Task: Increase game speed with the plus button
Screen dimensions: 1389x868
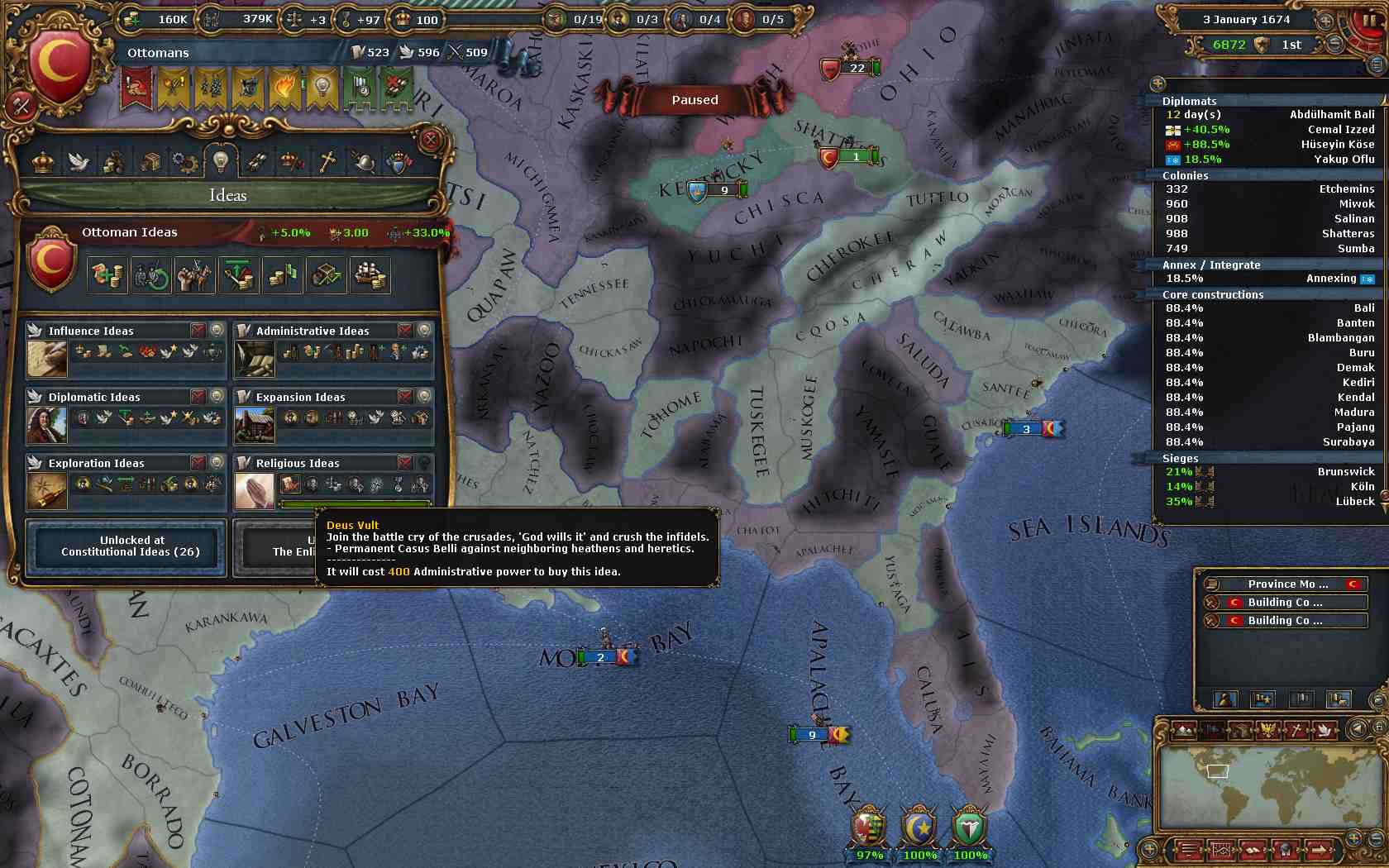Action: pyautogui.click(x=1325, y=20)
